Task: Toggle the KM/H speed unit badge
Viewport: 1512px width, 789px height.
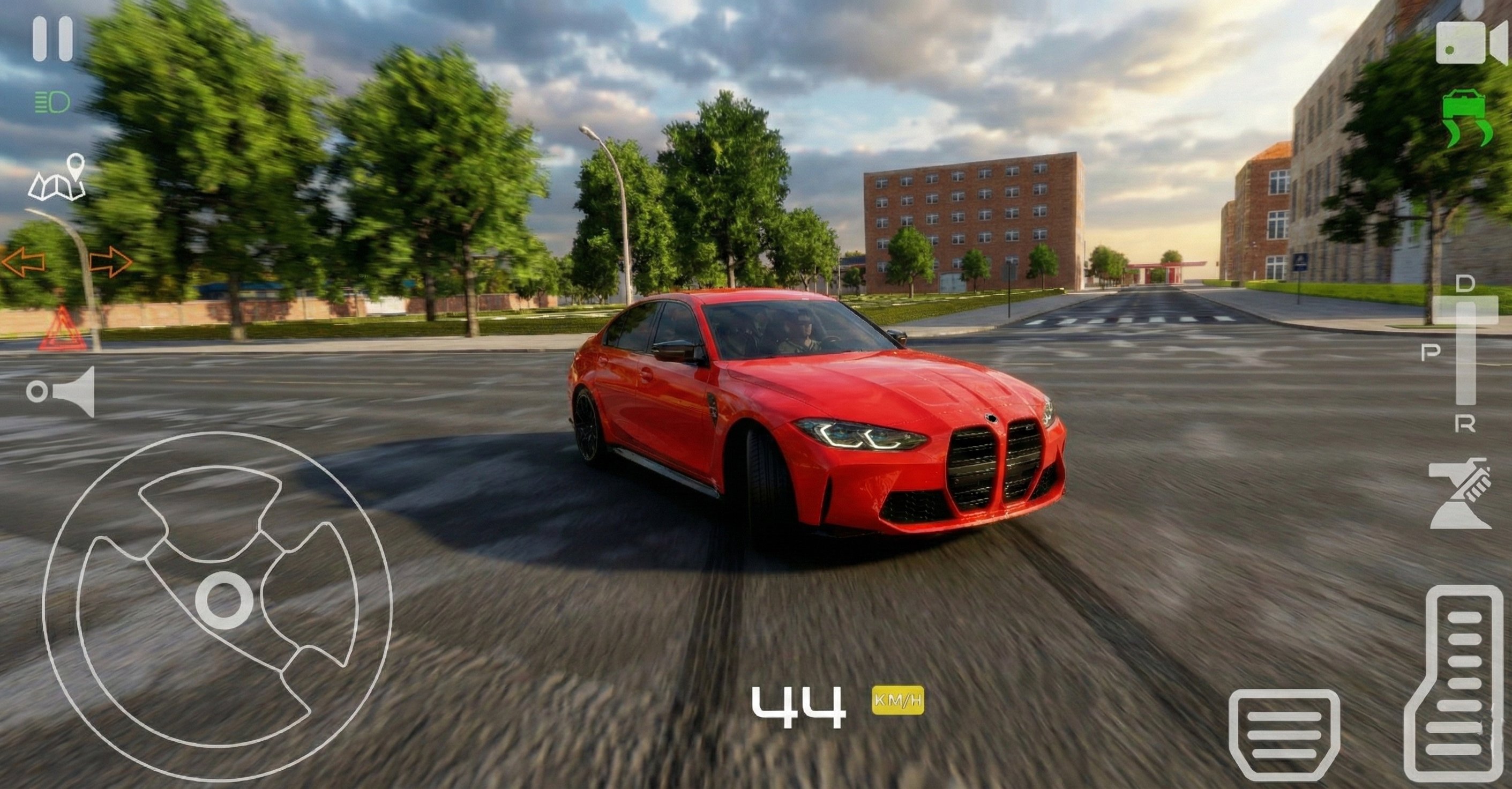Action: click(x=897, y=701)
